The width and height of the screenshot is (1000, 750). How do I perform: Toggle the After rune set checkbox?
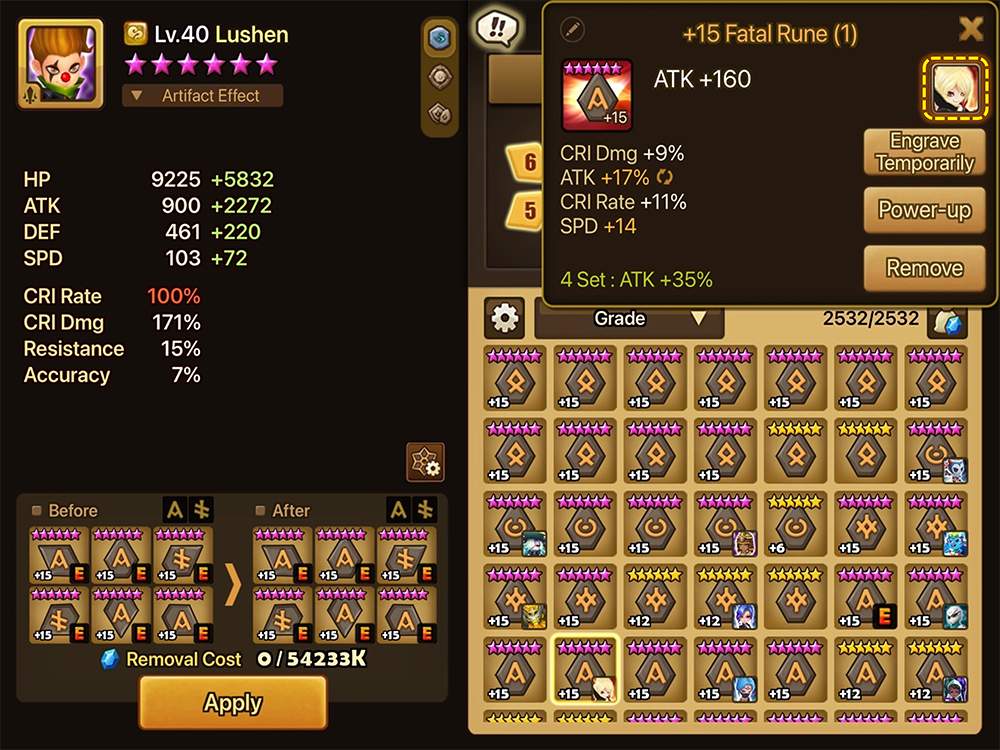(261, 511)
